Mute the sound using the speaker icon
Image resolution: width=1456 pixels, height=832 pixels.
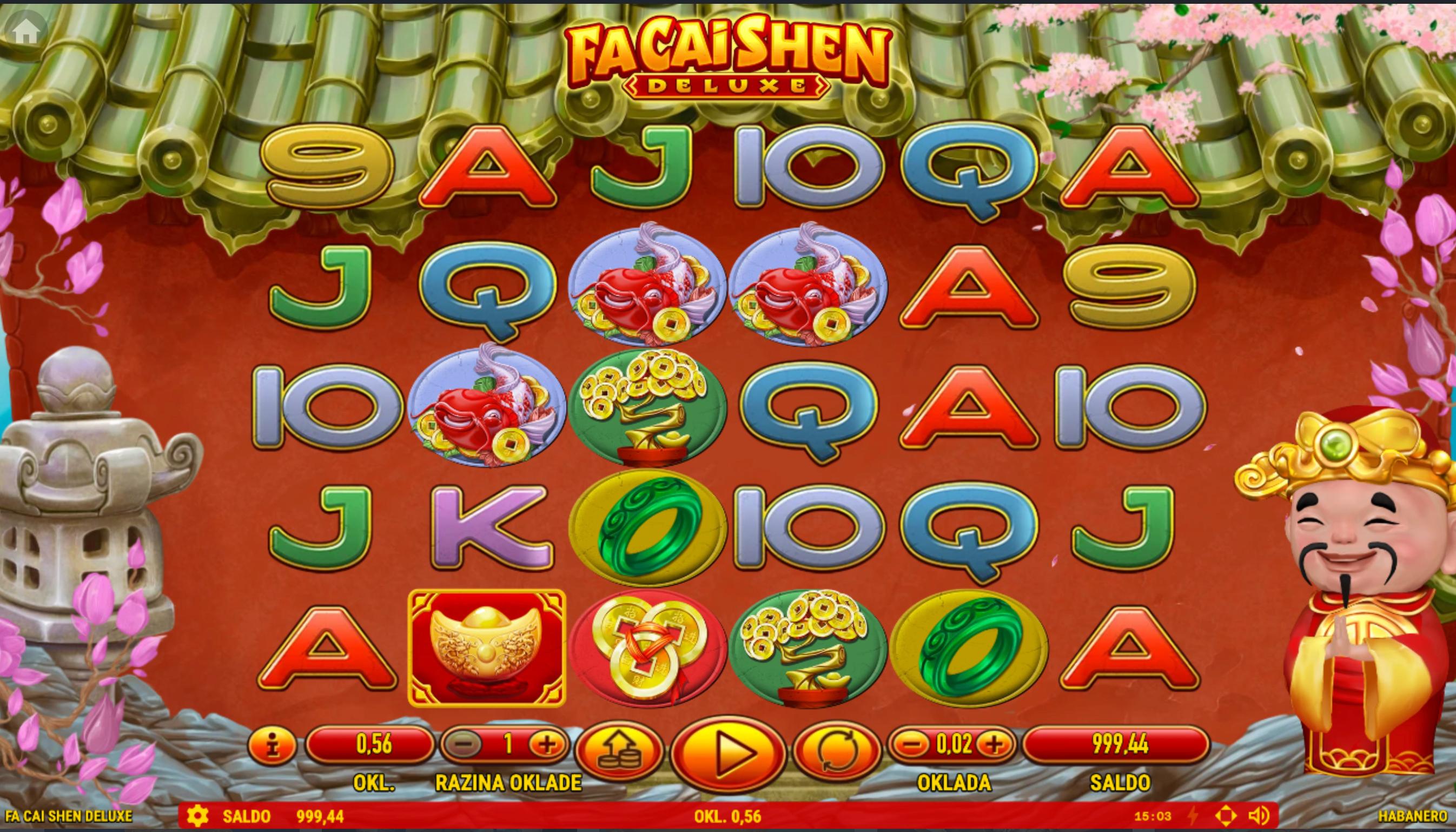coord(1259,816)
